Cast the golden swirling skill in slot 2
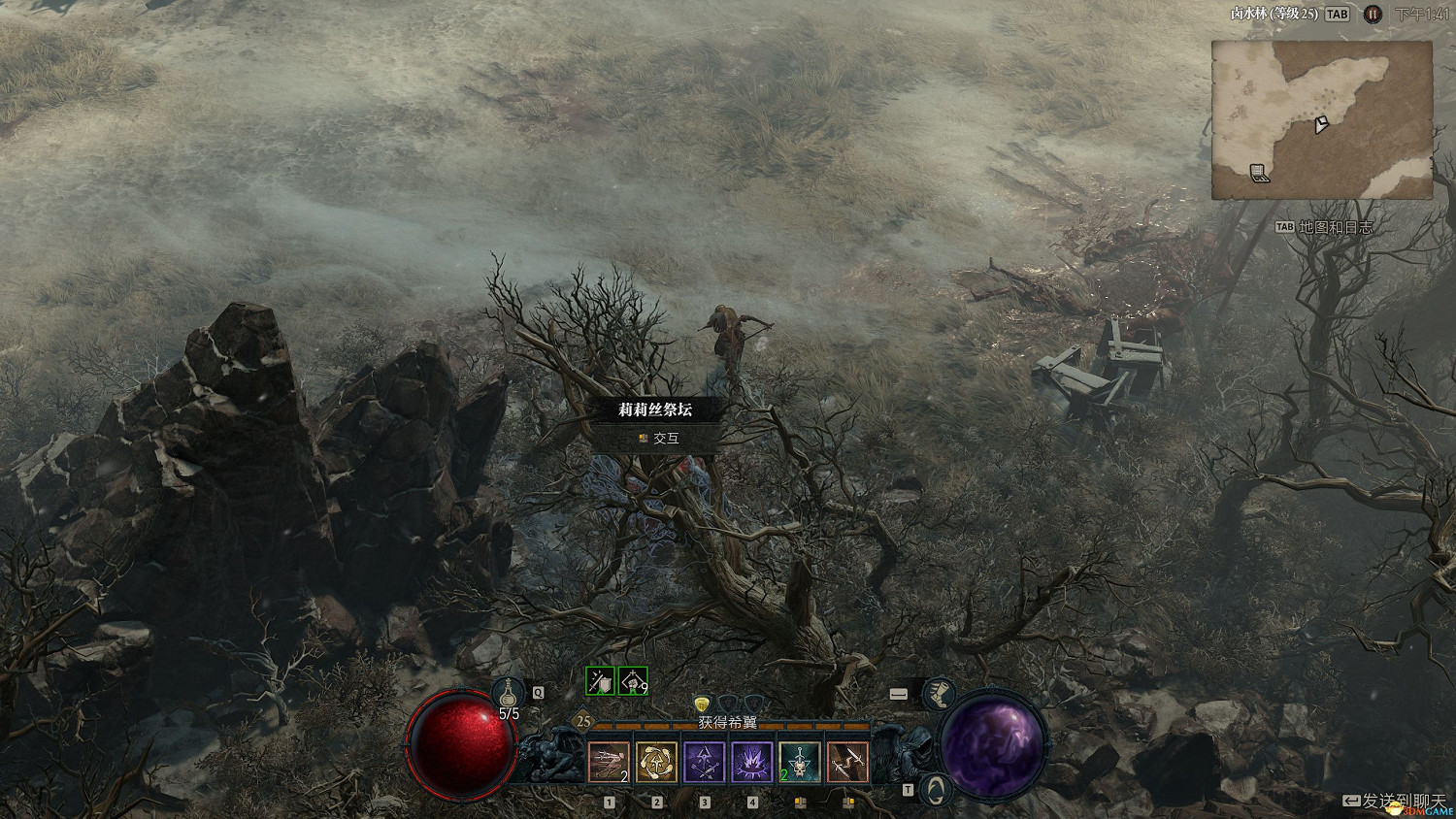The image size is (1456, 819). coord(656,762)
